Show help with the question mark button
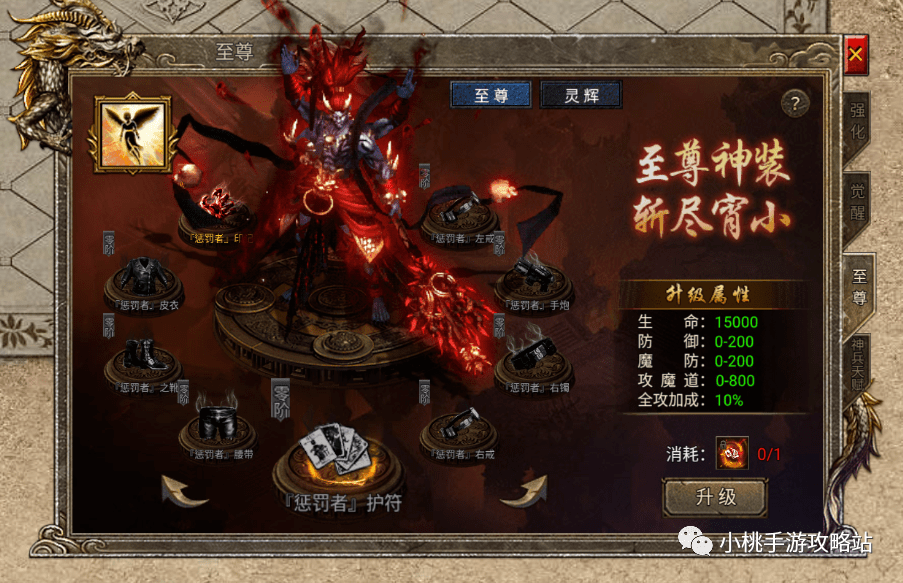 (x=794, y=103)
